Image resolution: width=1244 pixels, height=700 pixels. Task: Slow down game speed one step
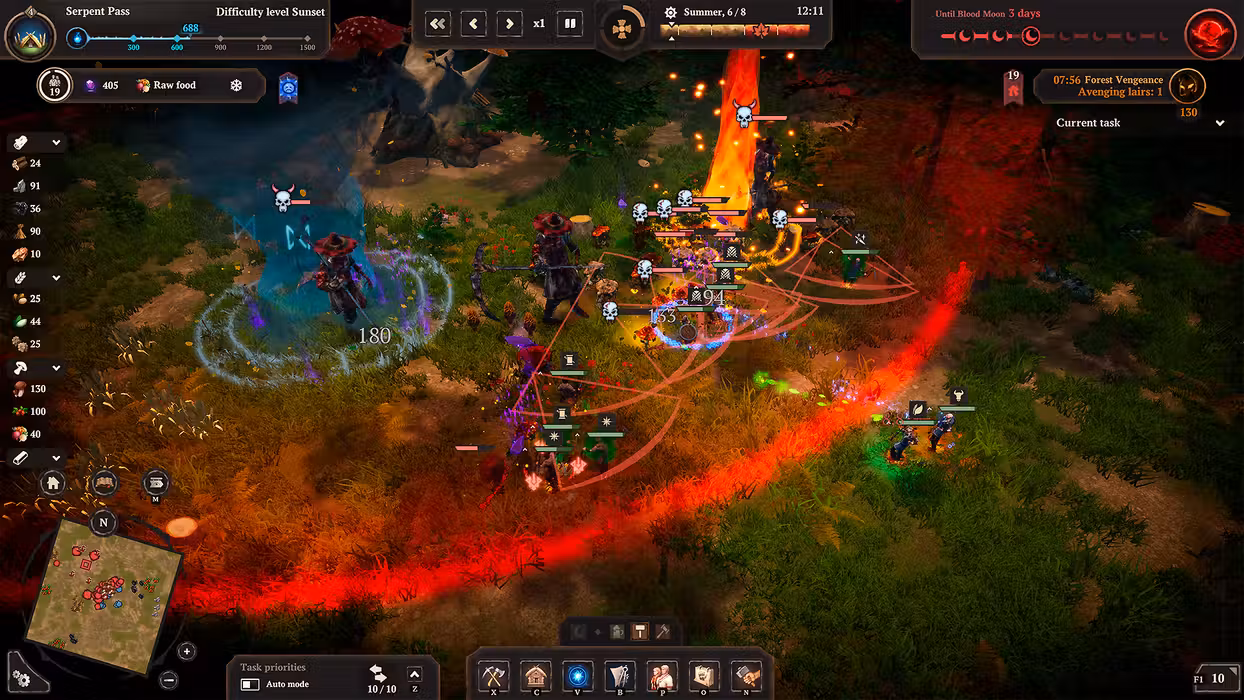pyautogui.click(x=474, y=24)
